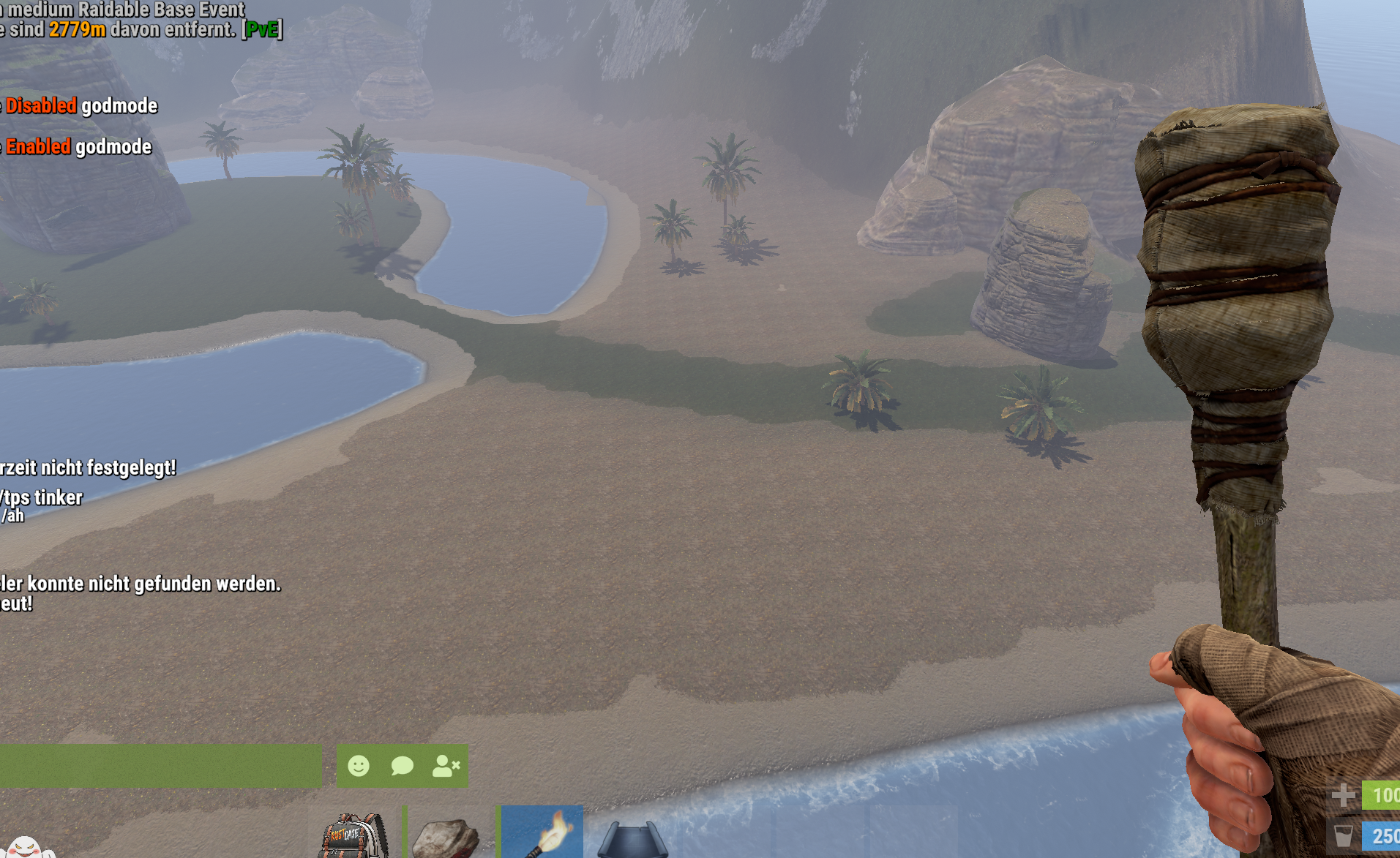Open the smiley emoji picker

(x=359, y=766)
